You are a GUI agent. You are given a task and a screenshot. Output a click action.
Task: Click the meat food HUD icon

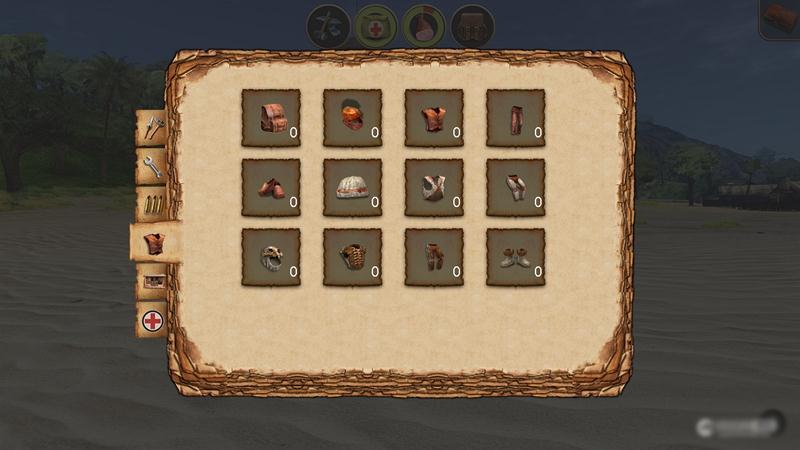tap(424, 25)
